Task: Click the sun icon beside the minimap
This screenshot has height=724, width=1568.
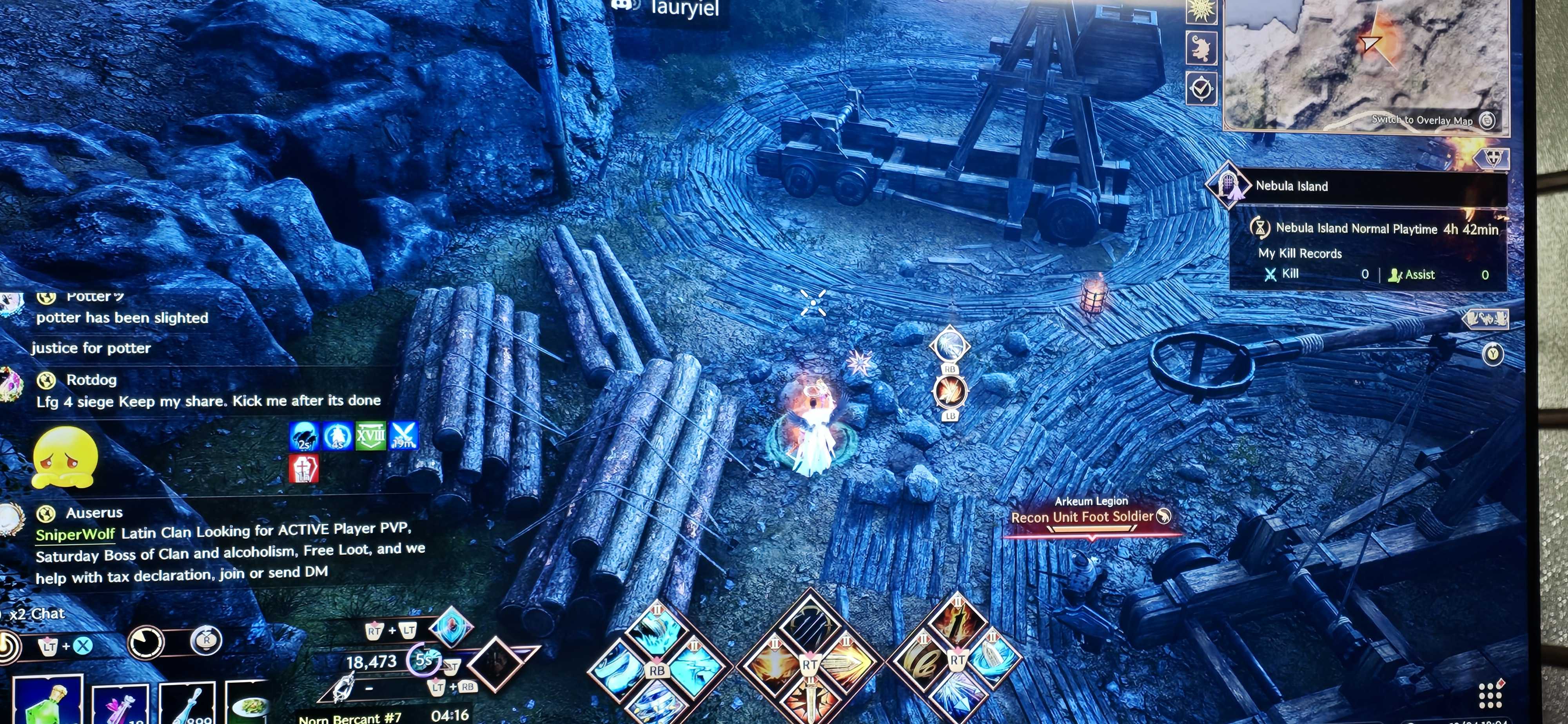Action: click(1200, 10)
